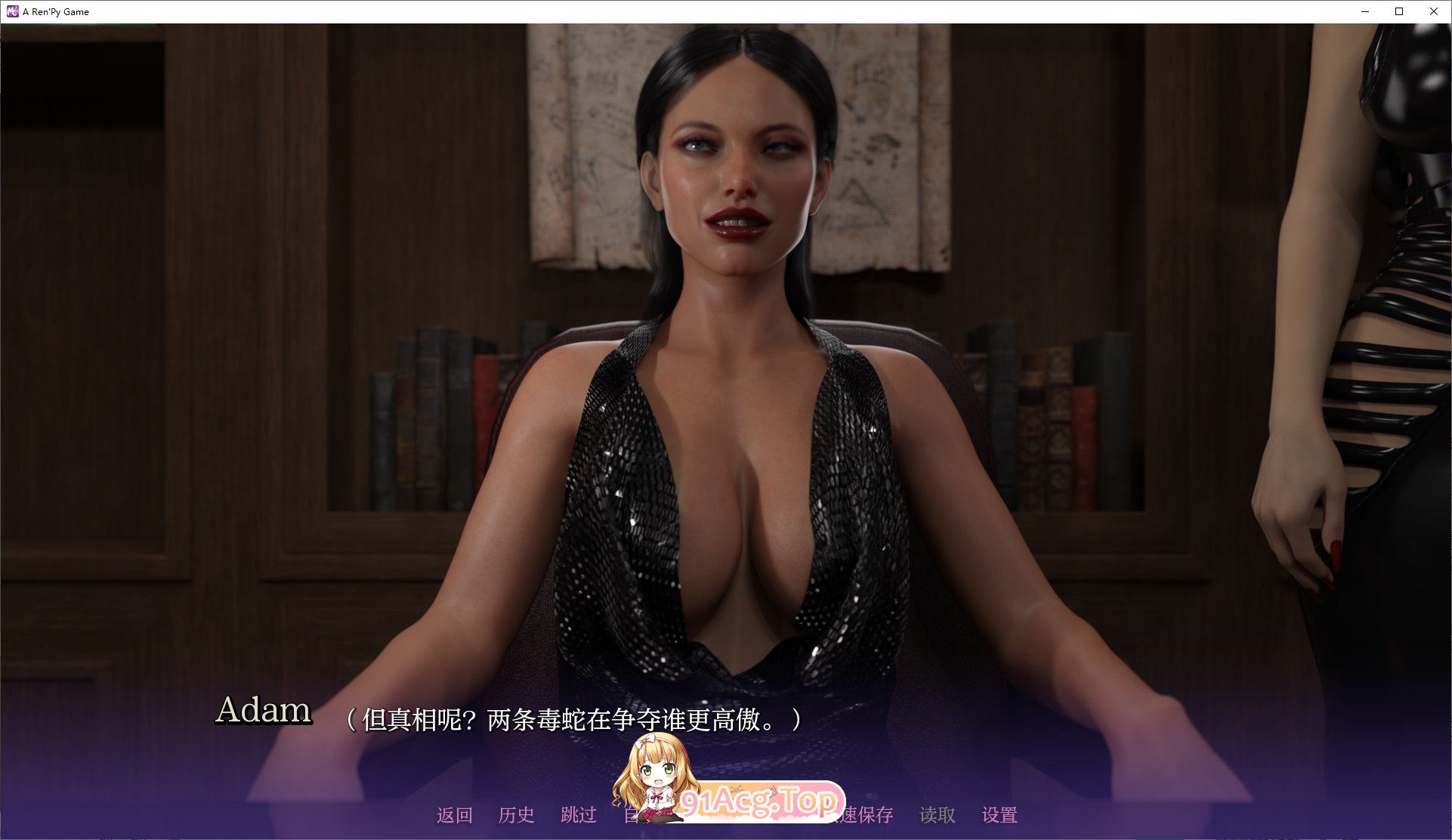Screen dimensions: 1452x840
Task: Maximize the game window
Action: tap(1398, 11)
